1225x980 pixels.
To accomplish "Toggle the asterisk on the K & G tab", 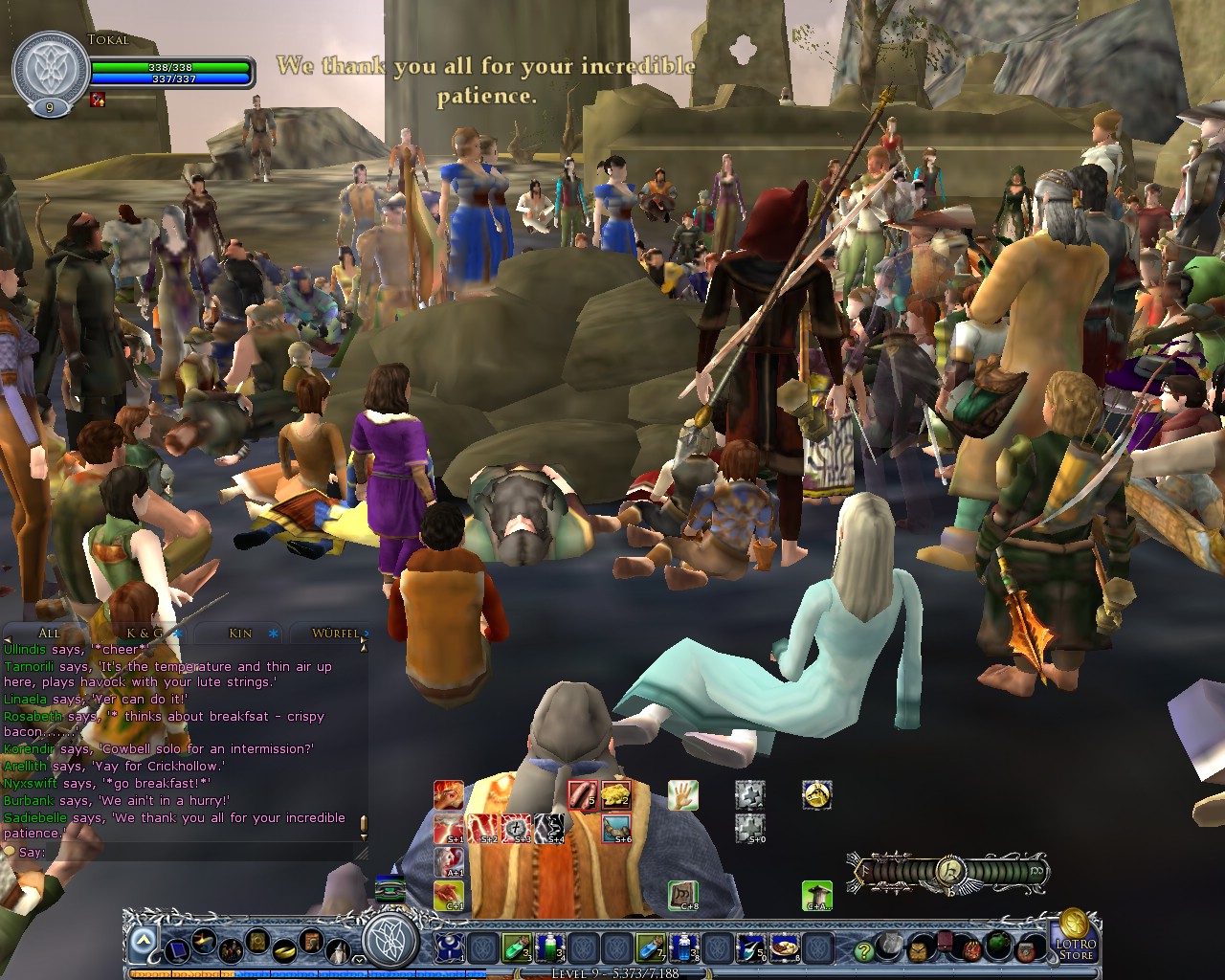I will pyautogui.click(x=178, y=634).
